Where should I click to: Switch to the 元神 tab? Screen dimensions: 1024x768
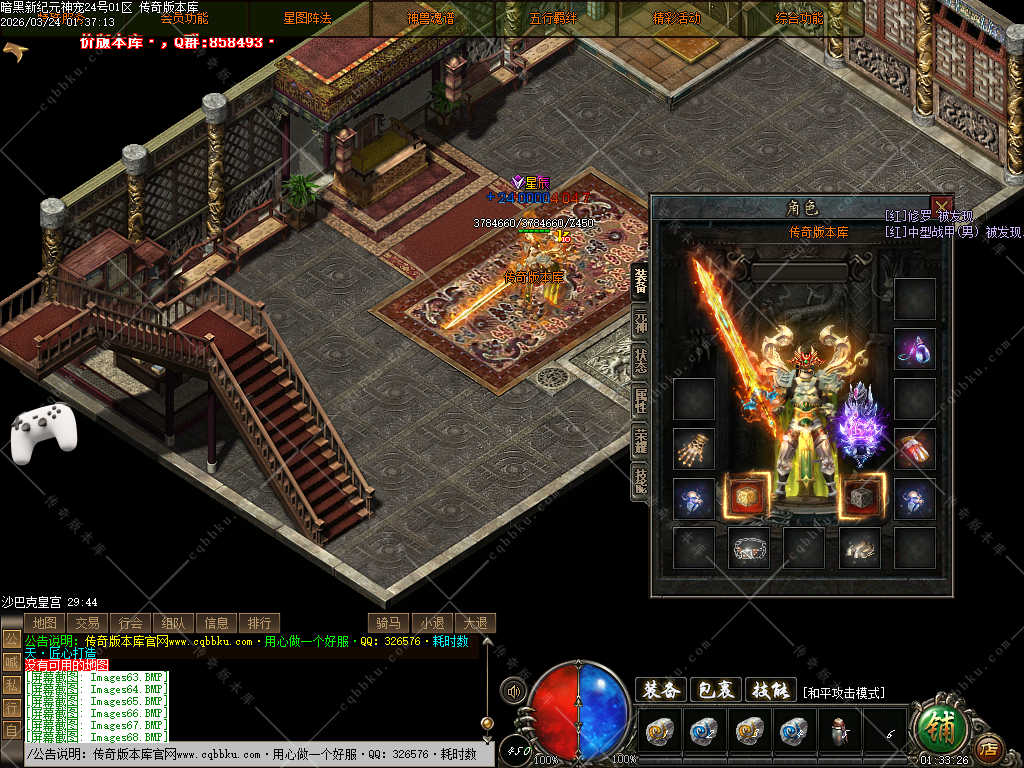[x=640, y=323]
